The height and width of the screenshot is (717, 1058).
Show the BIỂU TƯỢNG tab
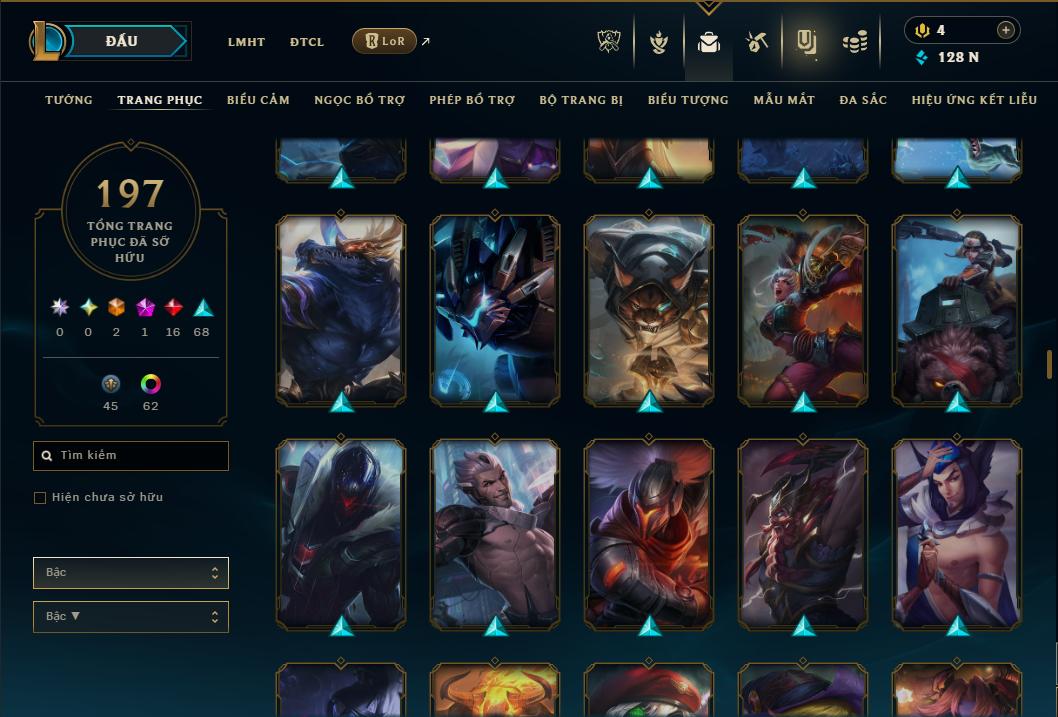point(688,100)
